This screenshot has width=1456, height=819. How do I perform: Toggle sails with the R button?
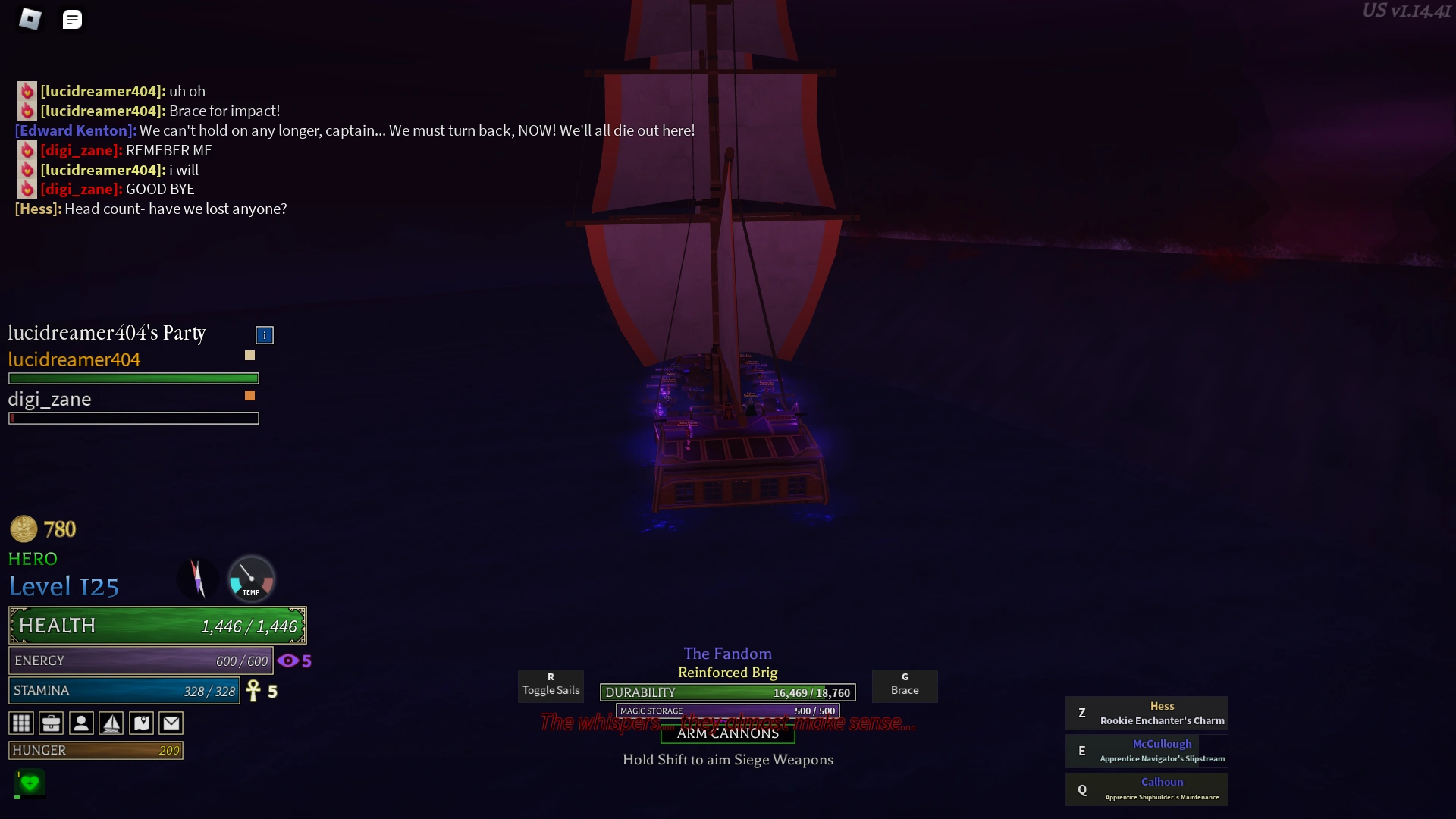(551, 686)
